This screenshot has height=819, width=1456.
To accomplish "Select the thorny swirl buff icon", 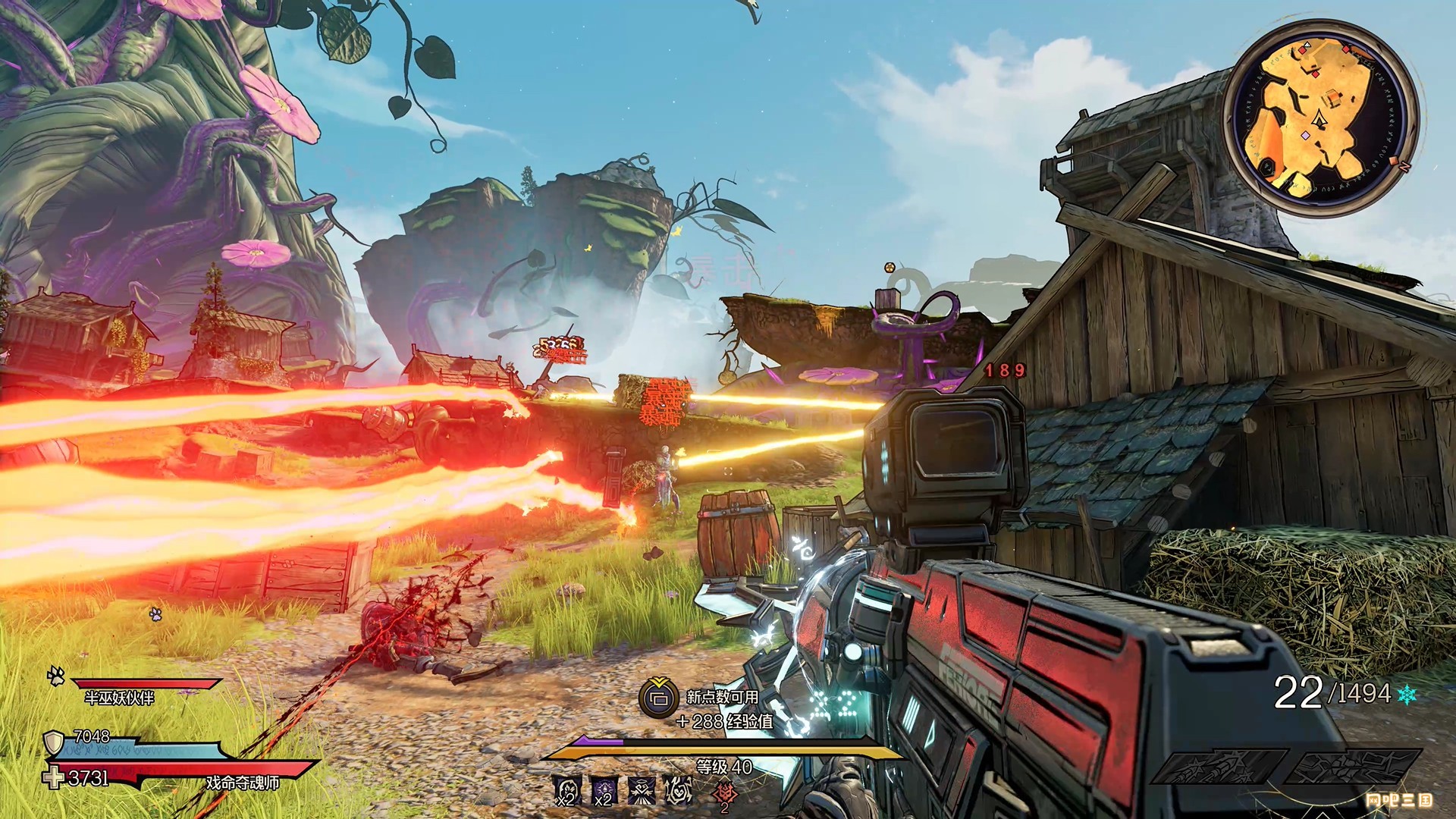I will (x=679, y=791).
